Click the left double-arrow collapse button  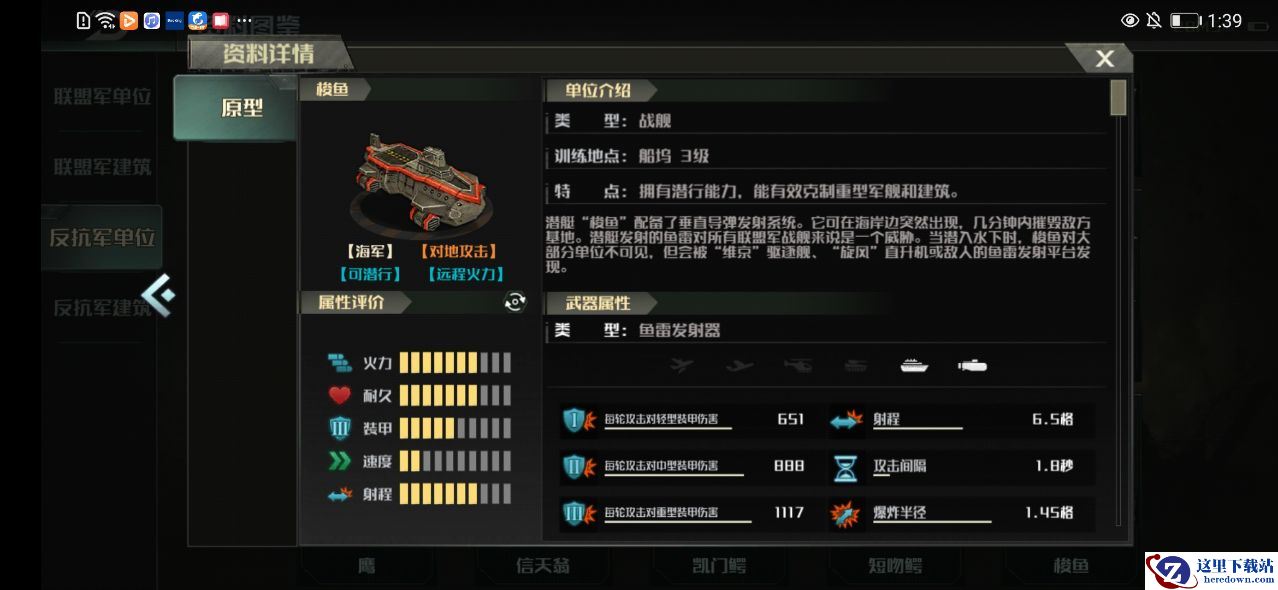[159, 295]
